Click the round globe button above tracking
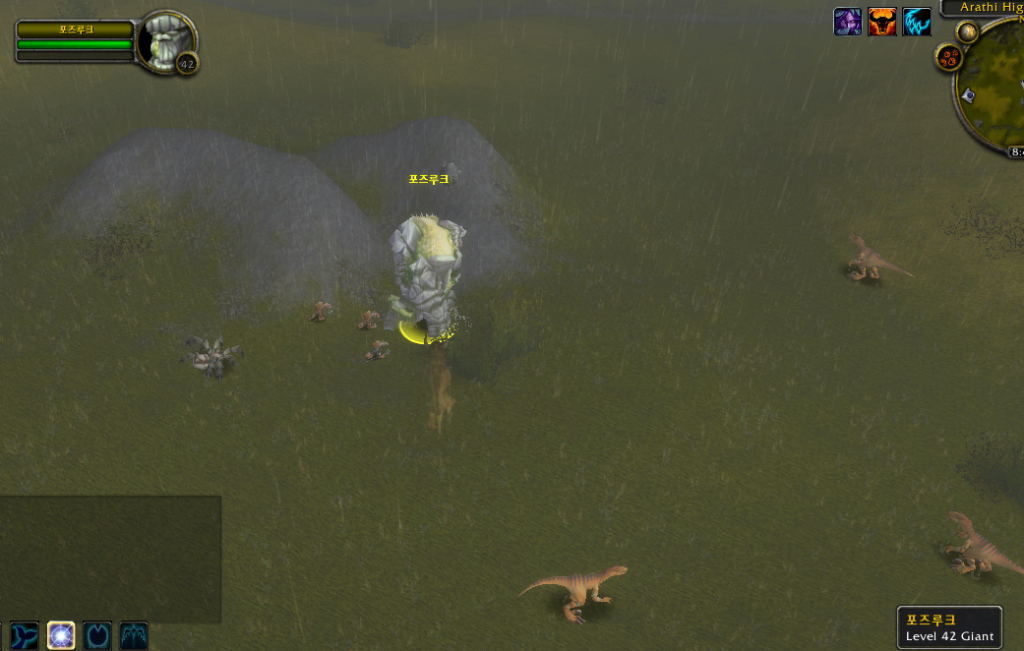Viewport: 1024px width, 651px height. click(967, 32)
